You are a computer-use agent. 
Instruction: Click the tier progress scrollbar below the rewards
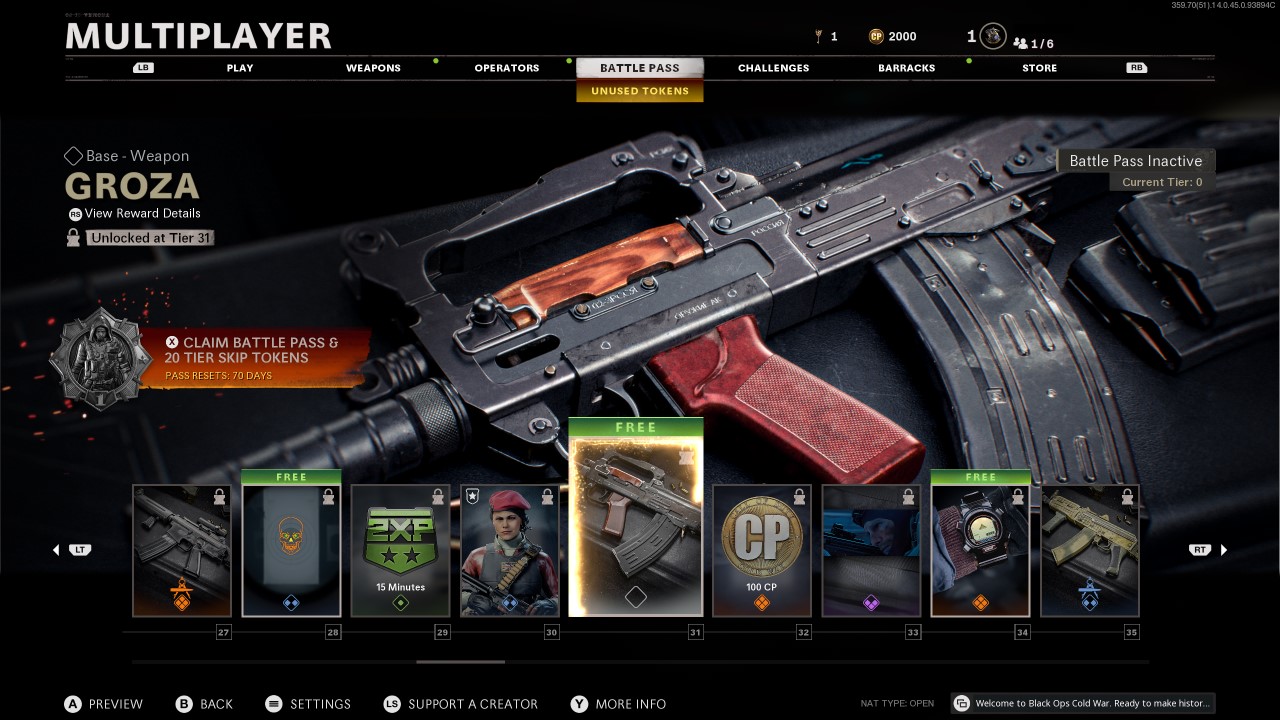[x=460, y=661]
